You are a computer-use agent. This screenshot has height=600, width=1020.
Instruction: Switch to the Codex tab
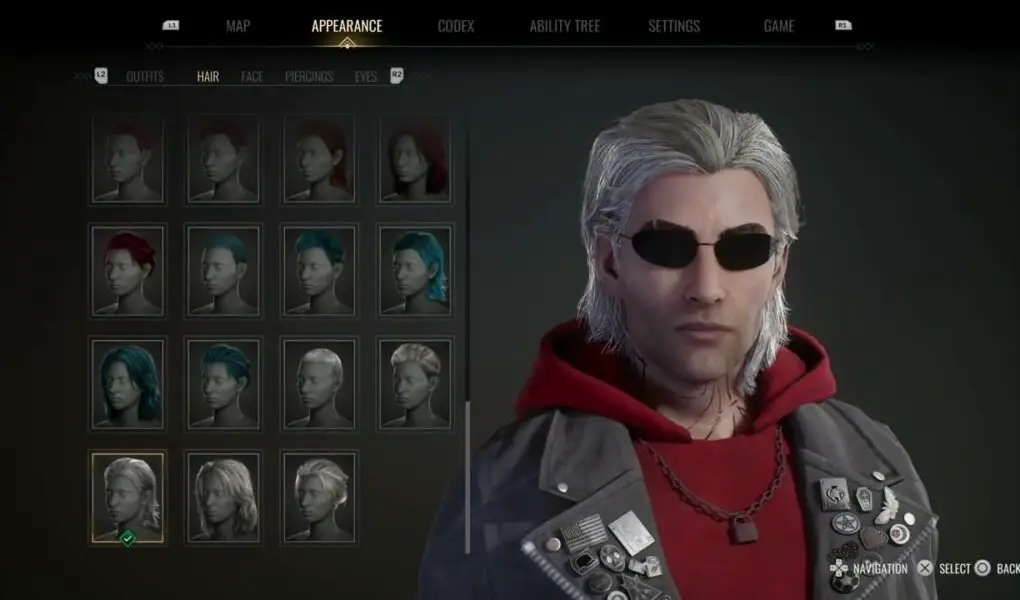click(x=456, y=26)
